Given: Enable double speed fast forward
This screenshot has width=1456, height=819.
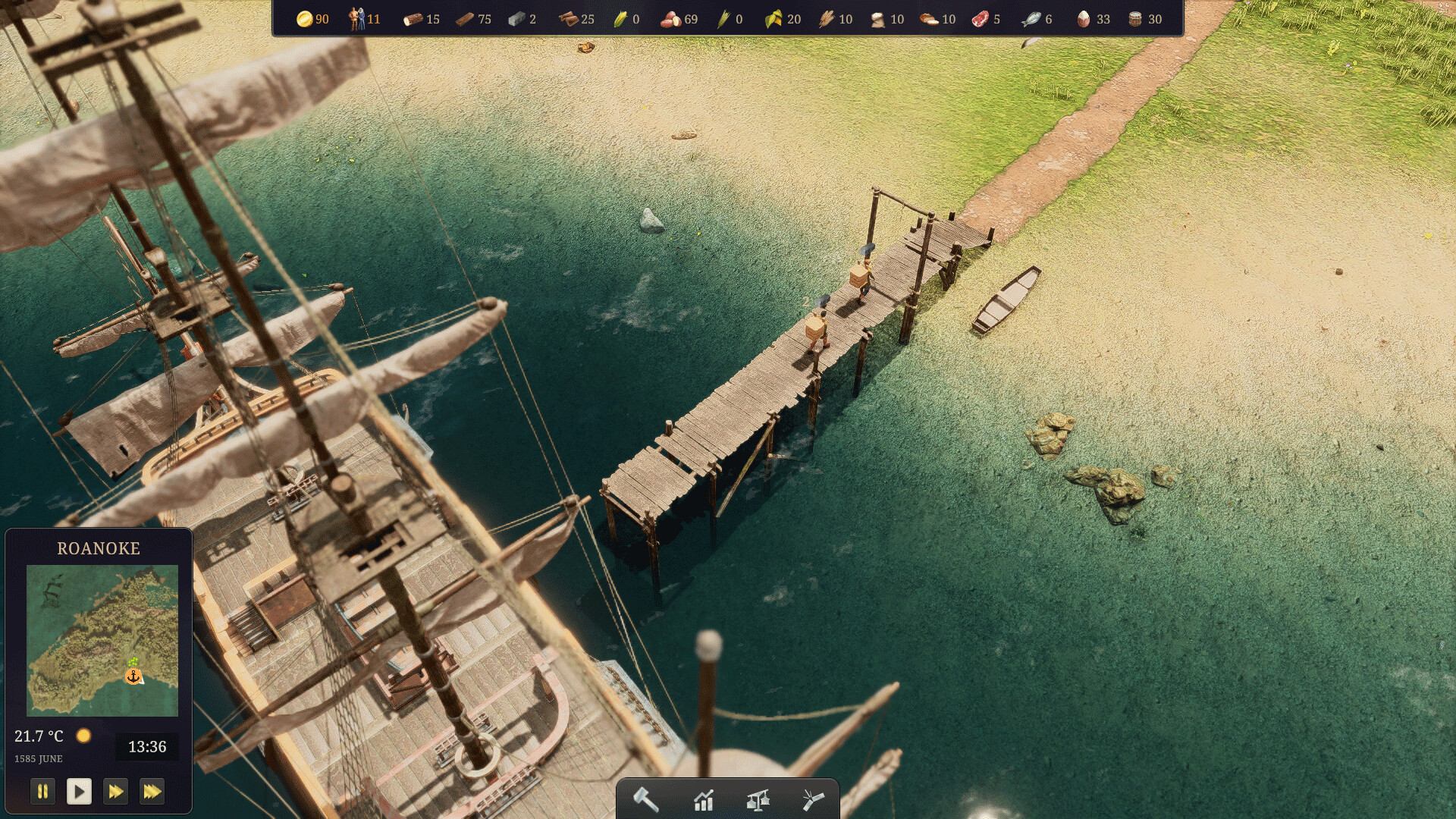Looking at the screenshot, I should tap(116, 791).
